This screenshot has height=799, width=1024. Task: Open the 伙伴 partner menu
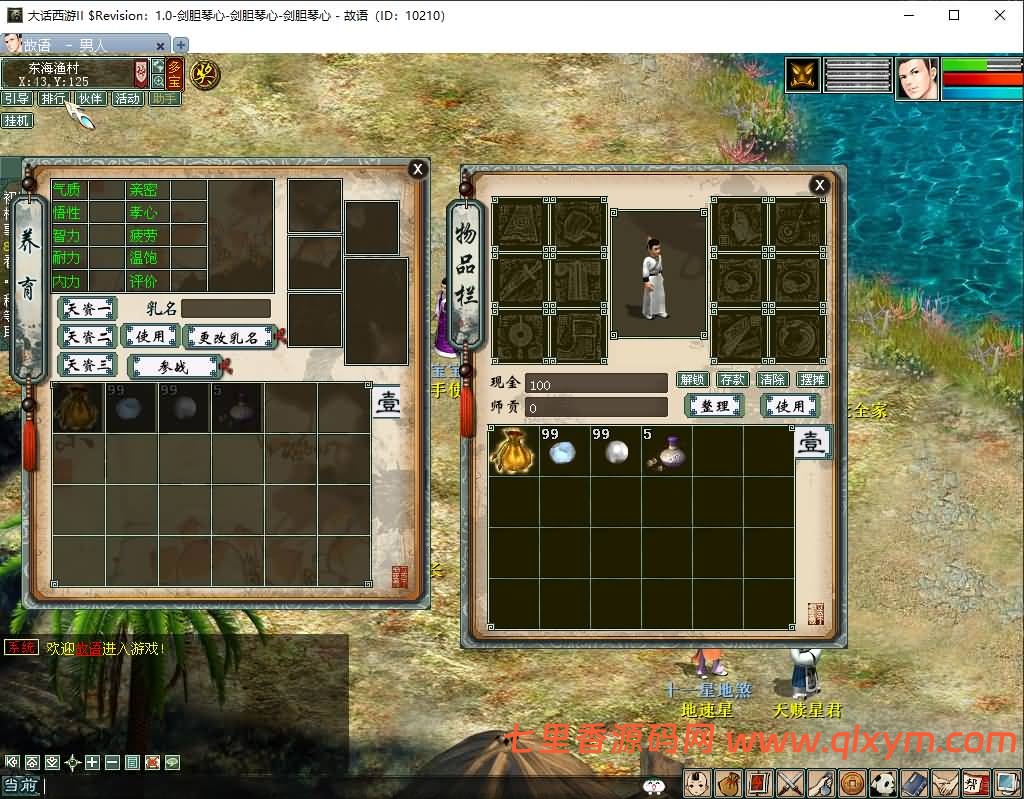90,99
